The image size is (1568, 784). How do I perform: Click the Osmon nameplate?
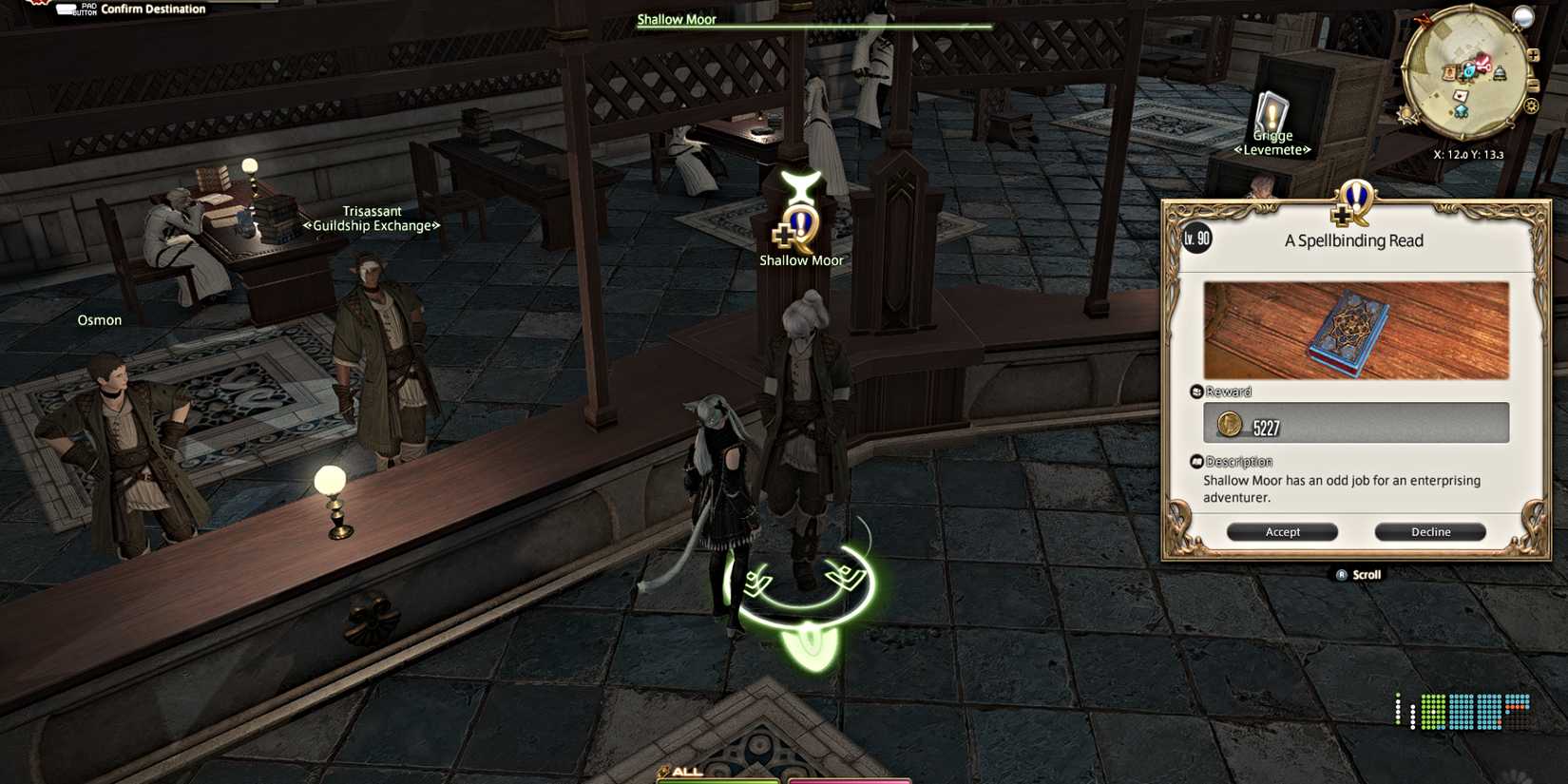click(x=99, y=319)
